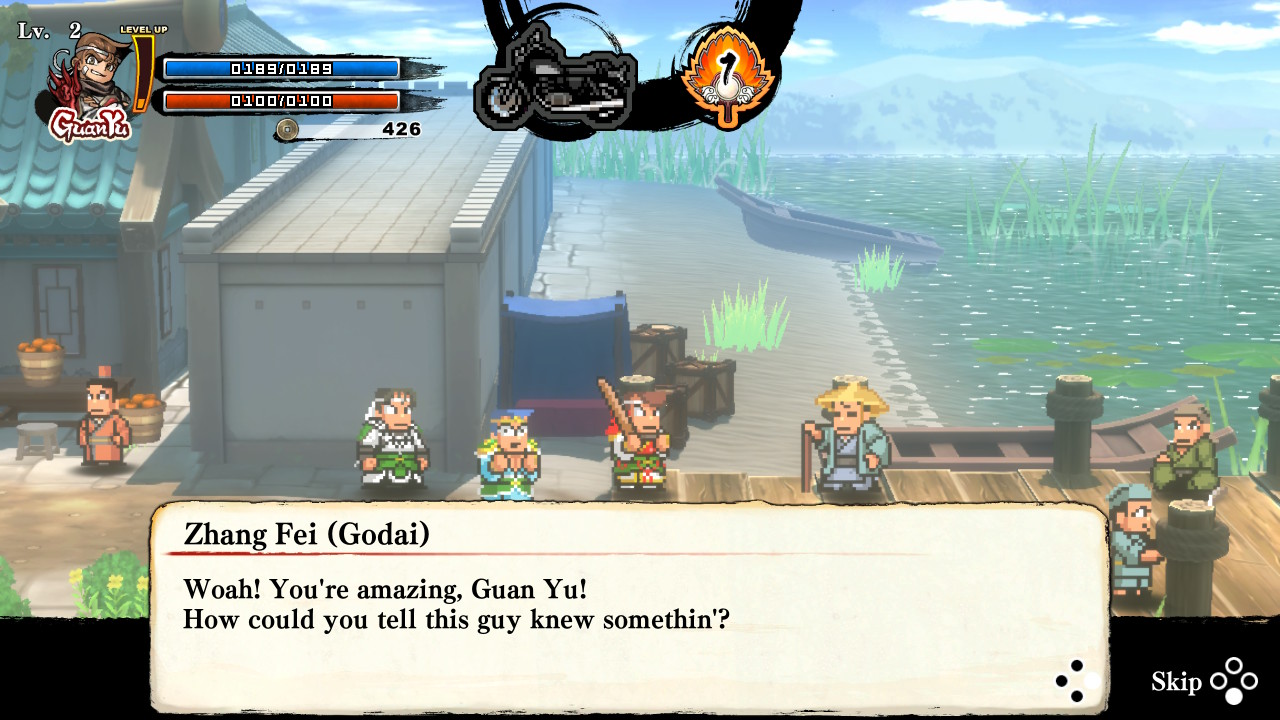1280x720 pixels.
Task: Skip the cutscene using the Skip label
Action: pyautogui.click(x=1176, y=682)
